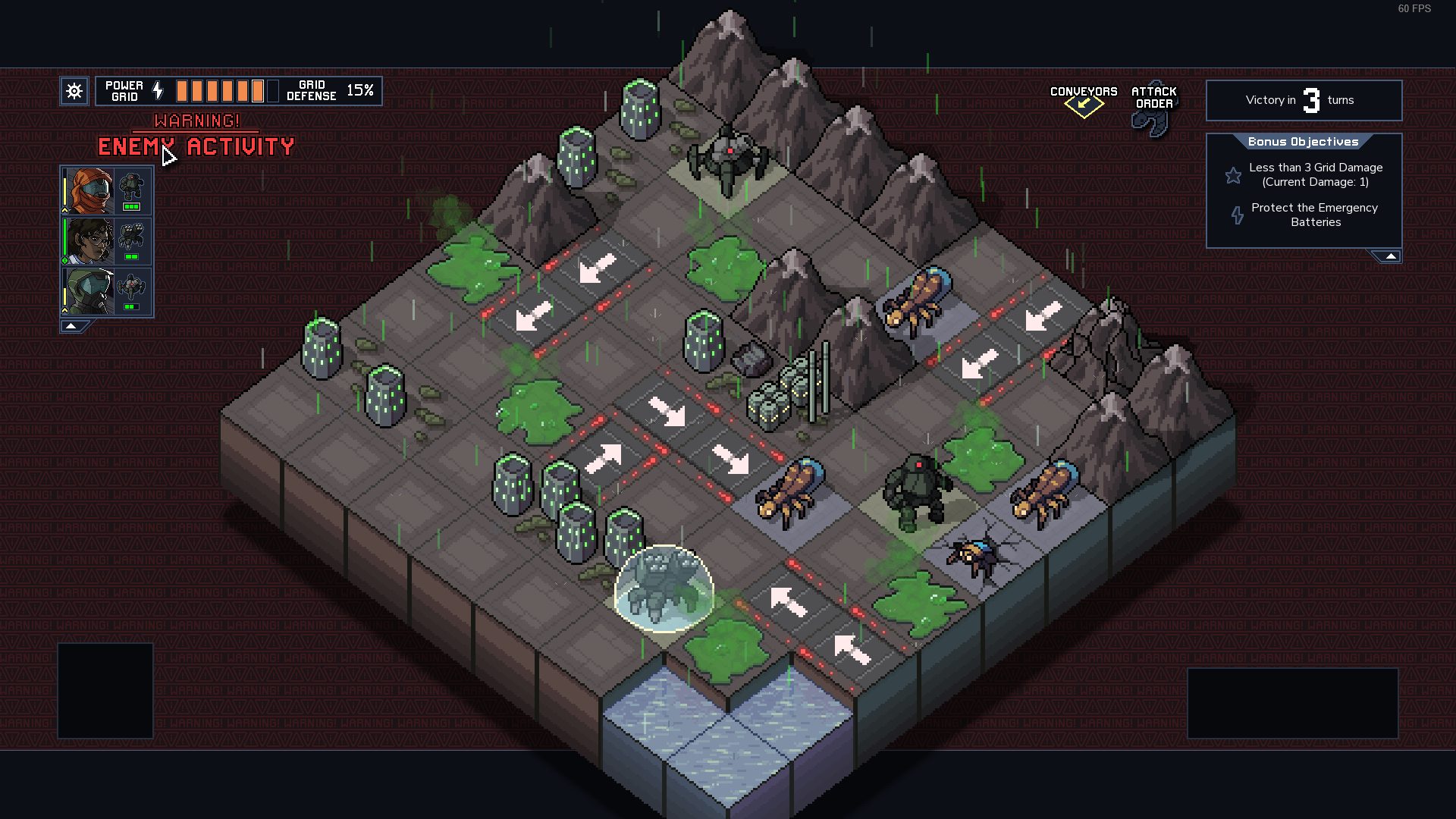The width and height of the screenshot is (1456, 819).
Task: Collapse the Bonus Objectives panel
Action: click(x=1390, y=257)
